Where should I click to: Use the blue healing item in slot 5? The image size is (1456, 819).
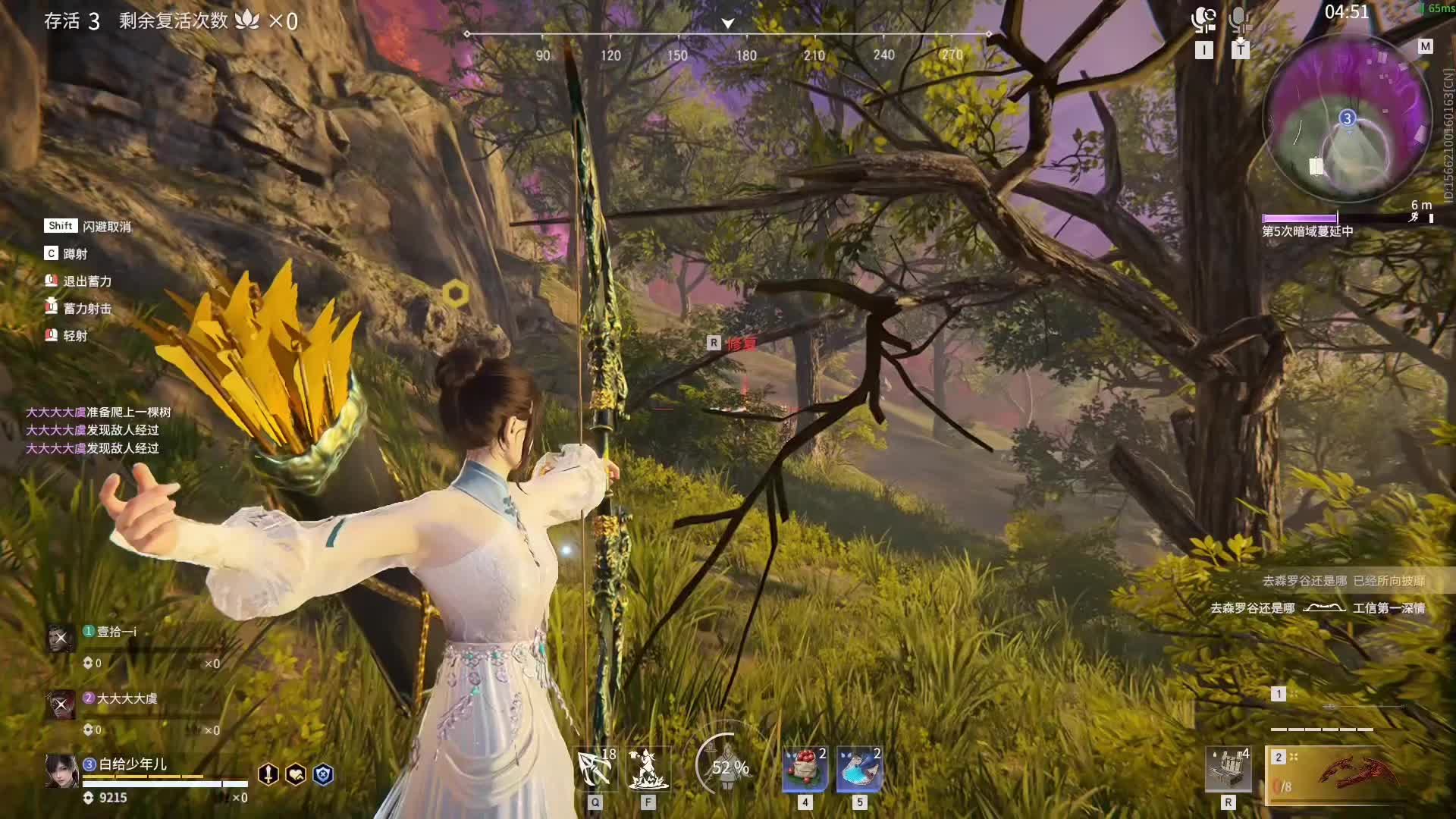coord(859,770)
